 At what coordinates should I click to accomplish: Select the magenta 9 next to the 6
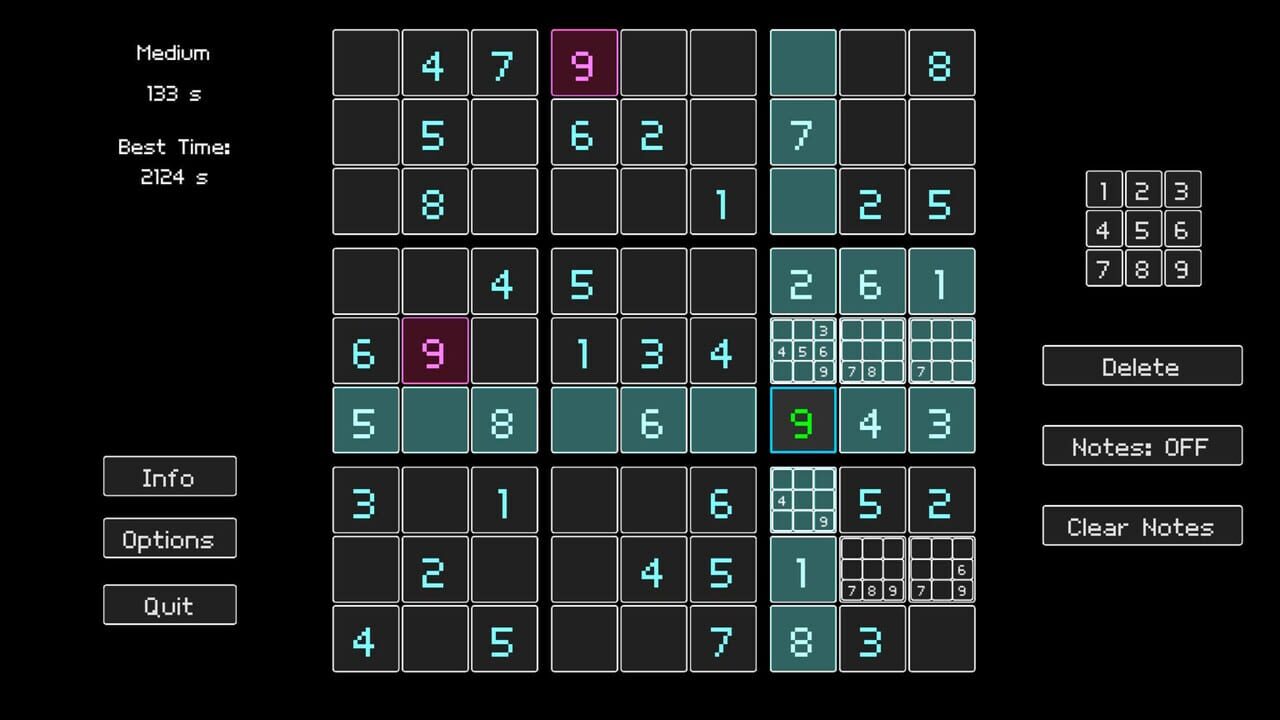coord(434,352)
